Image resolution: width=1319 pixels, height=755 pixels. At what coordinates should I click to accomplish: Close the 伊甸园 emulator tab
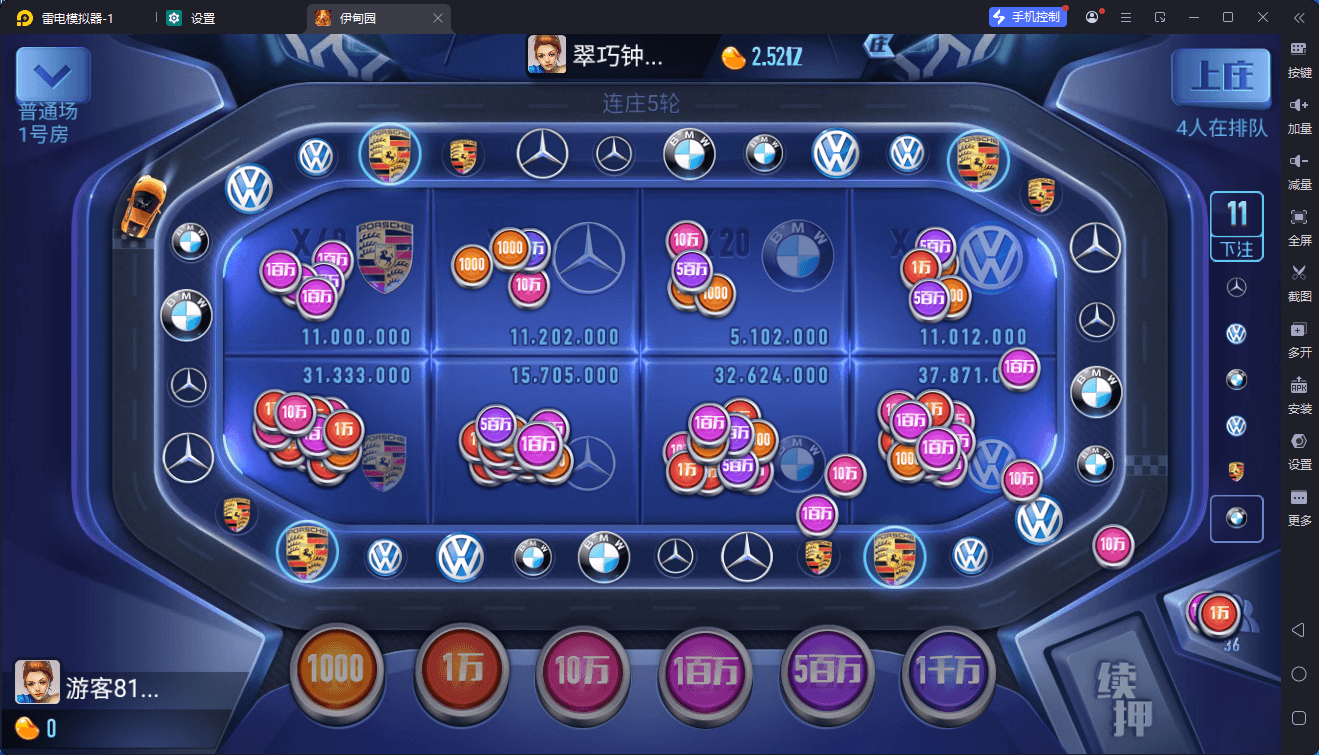point(438,18)
